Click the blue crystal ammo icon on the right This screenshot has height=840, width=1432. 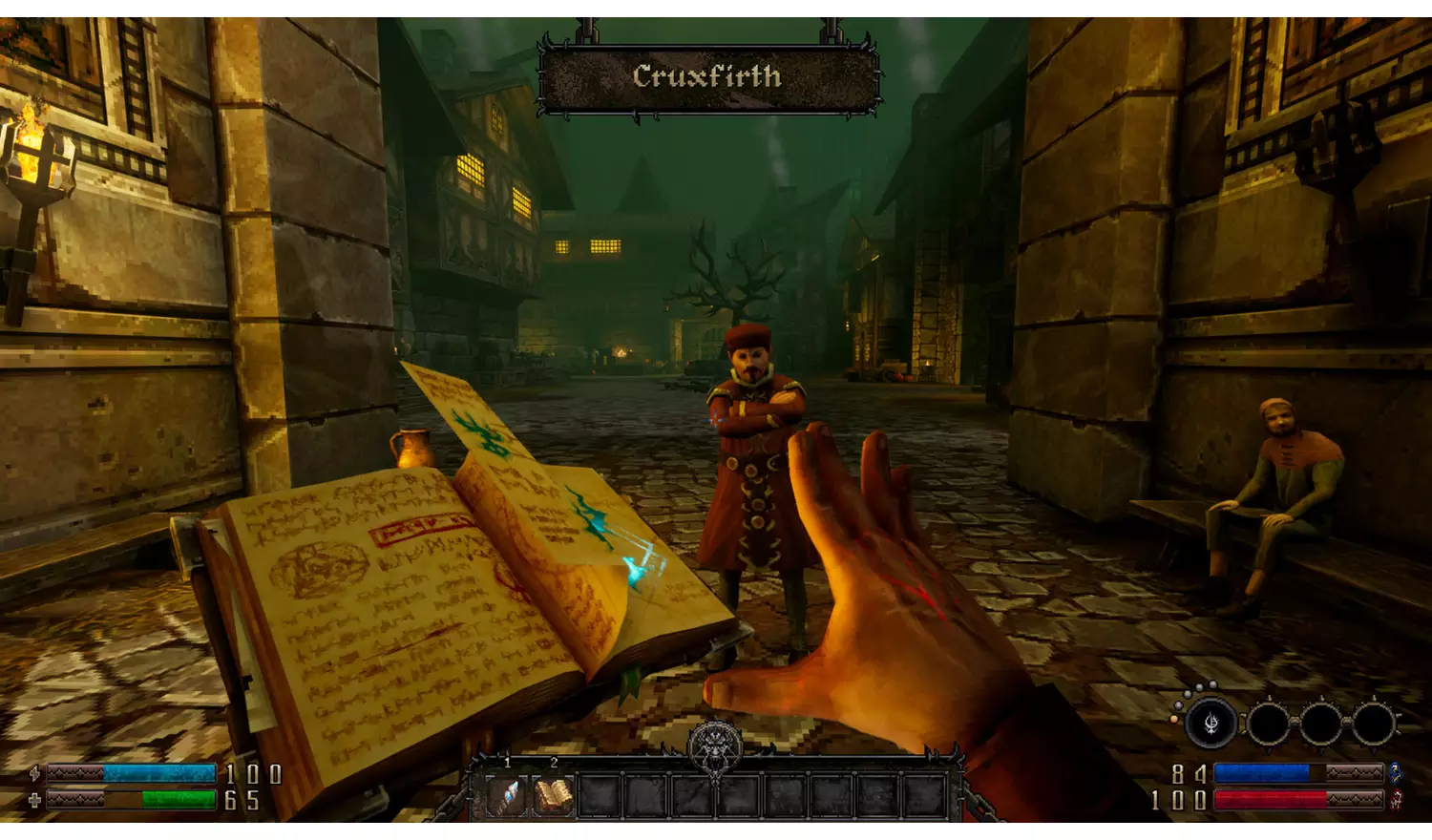(1396, 773)
